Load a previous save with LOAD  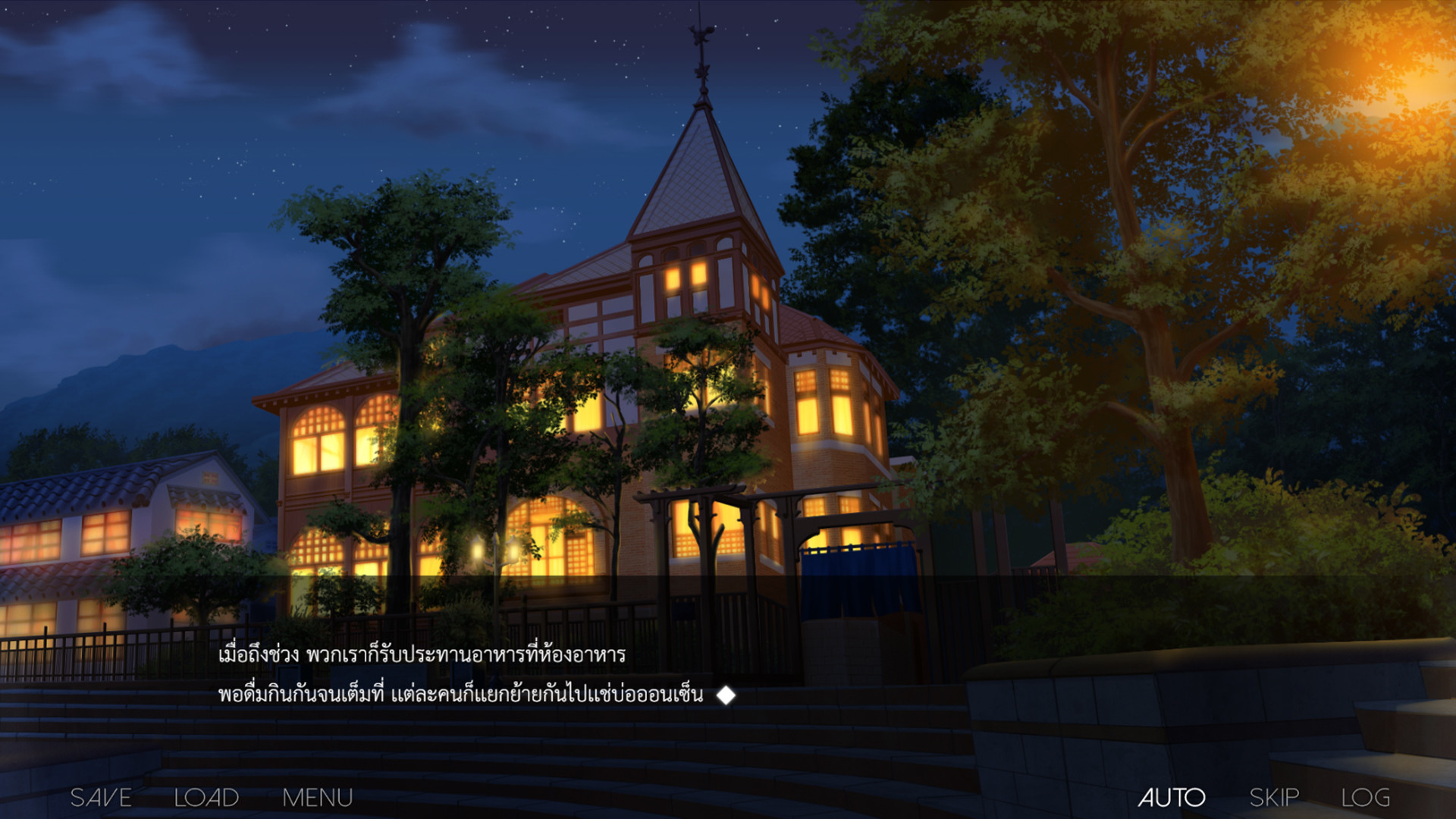[206, 797]
